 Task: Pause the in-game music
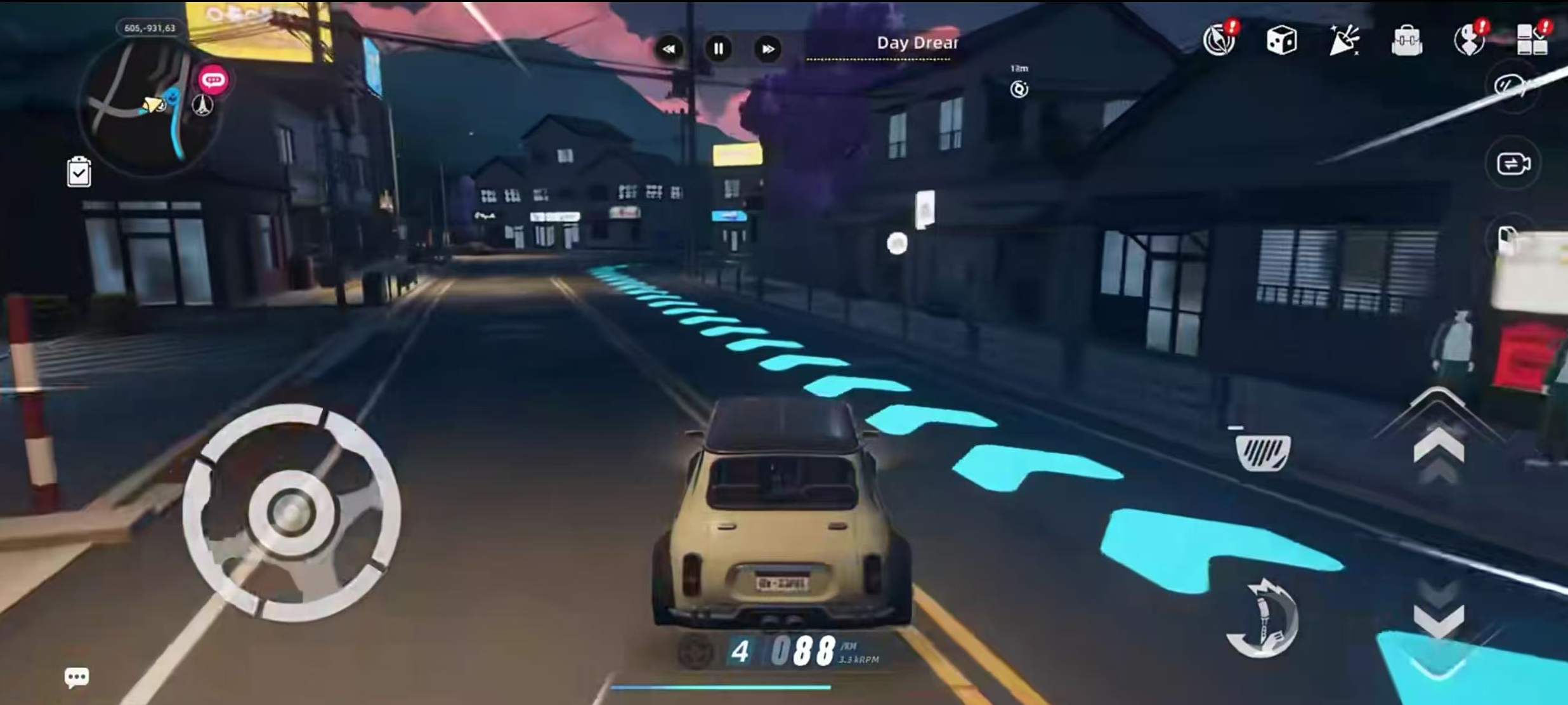718,49
